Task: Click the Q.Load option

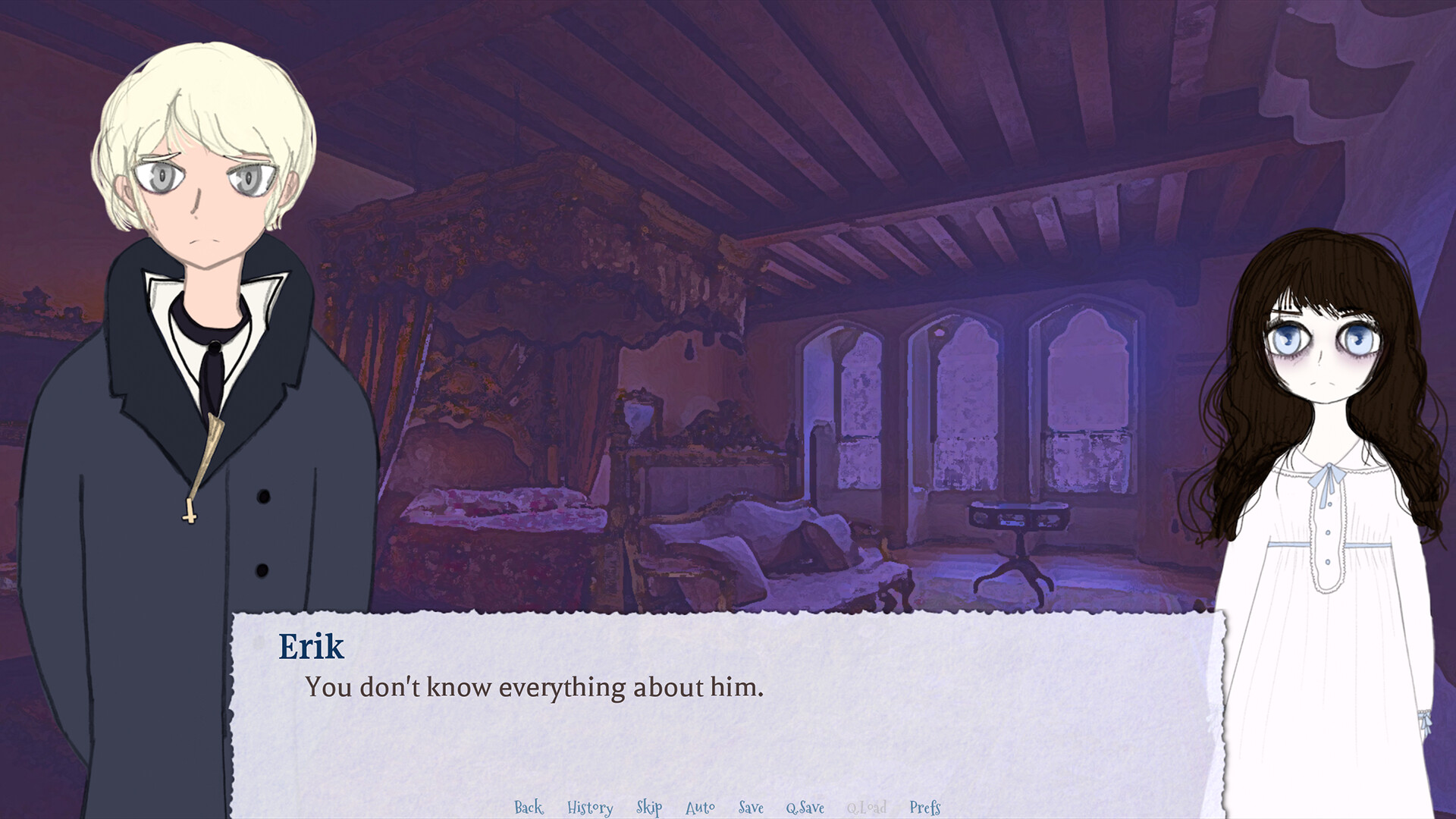Action: 867,808
